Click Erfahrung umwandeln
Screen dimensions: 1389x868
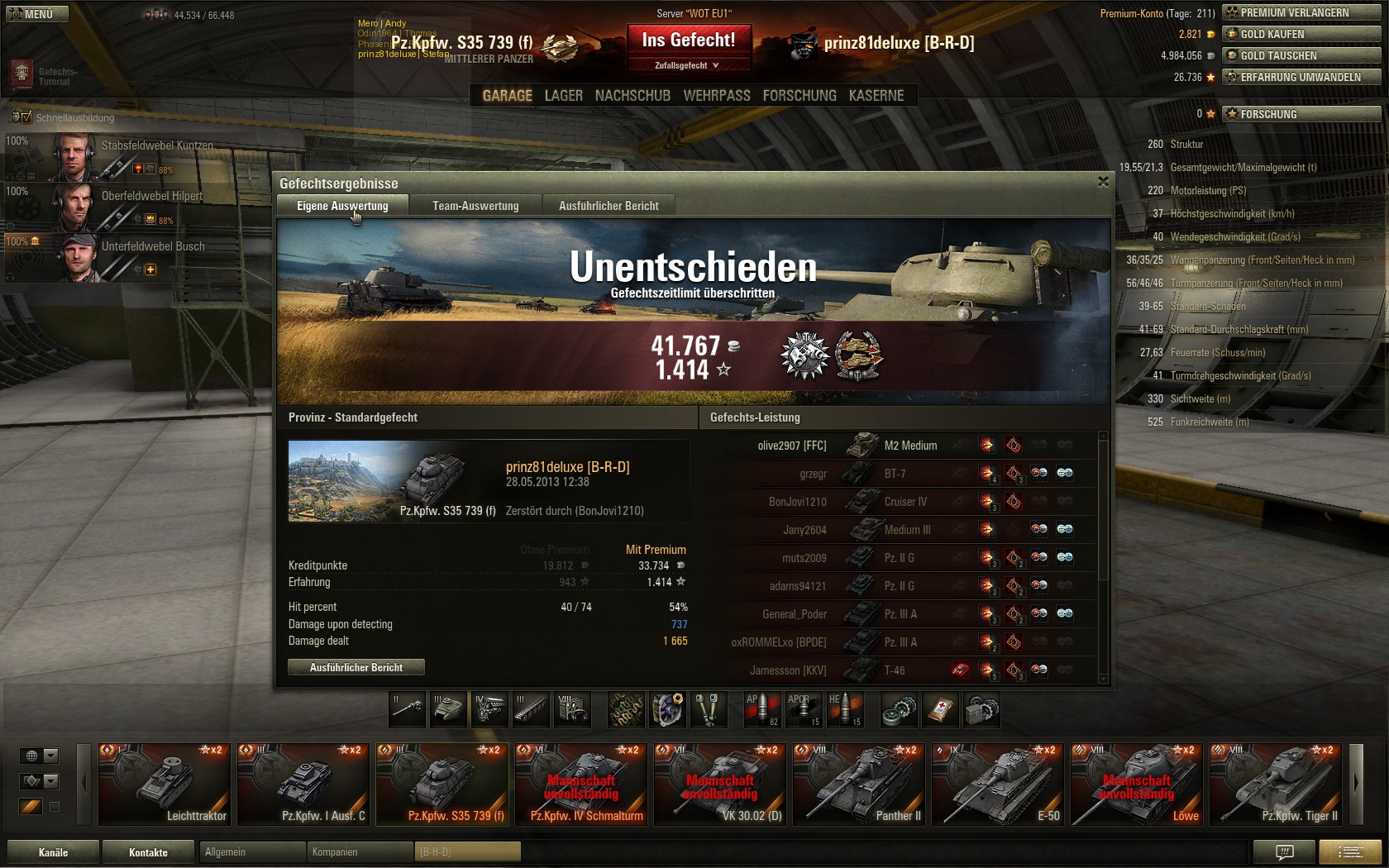pyautogui.click(x=1301, y=77)
